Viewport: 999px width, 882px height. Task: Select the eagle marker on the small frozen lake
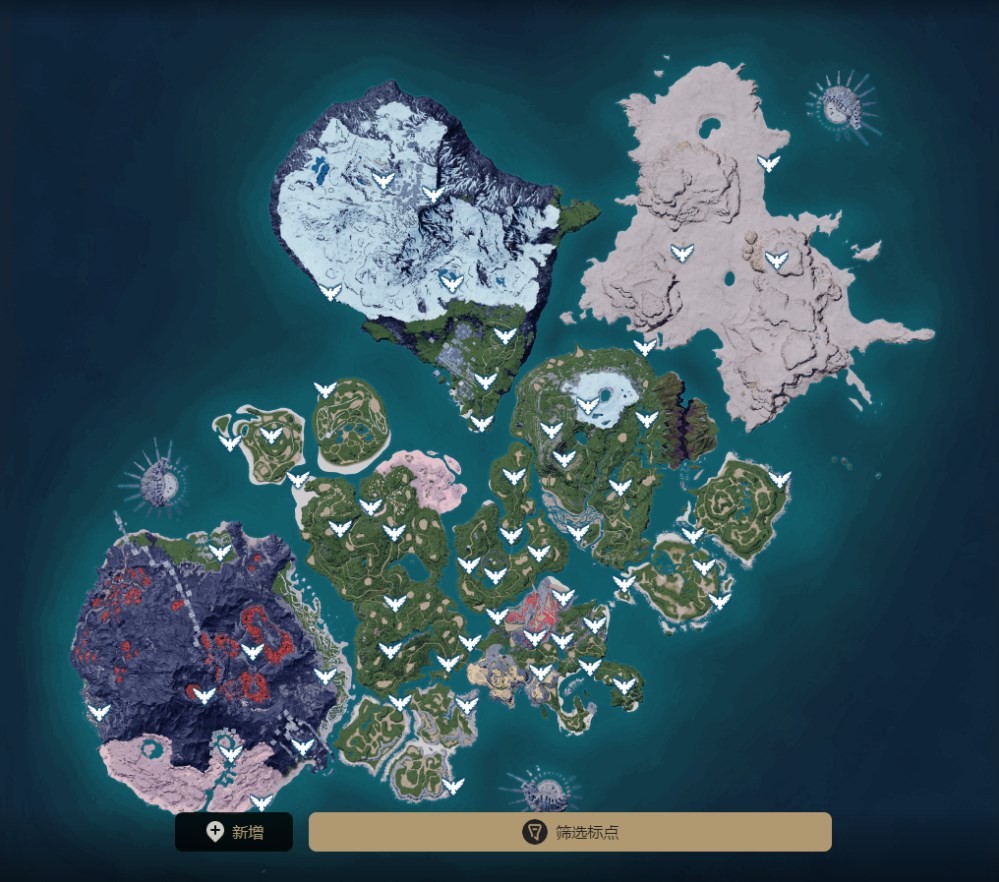pos(588,405)
